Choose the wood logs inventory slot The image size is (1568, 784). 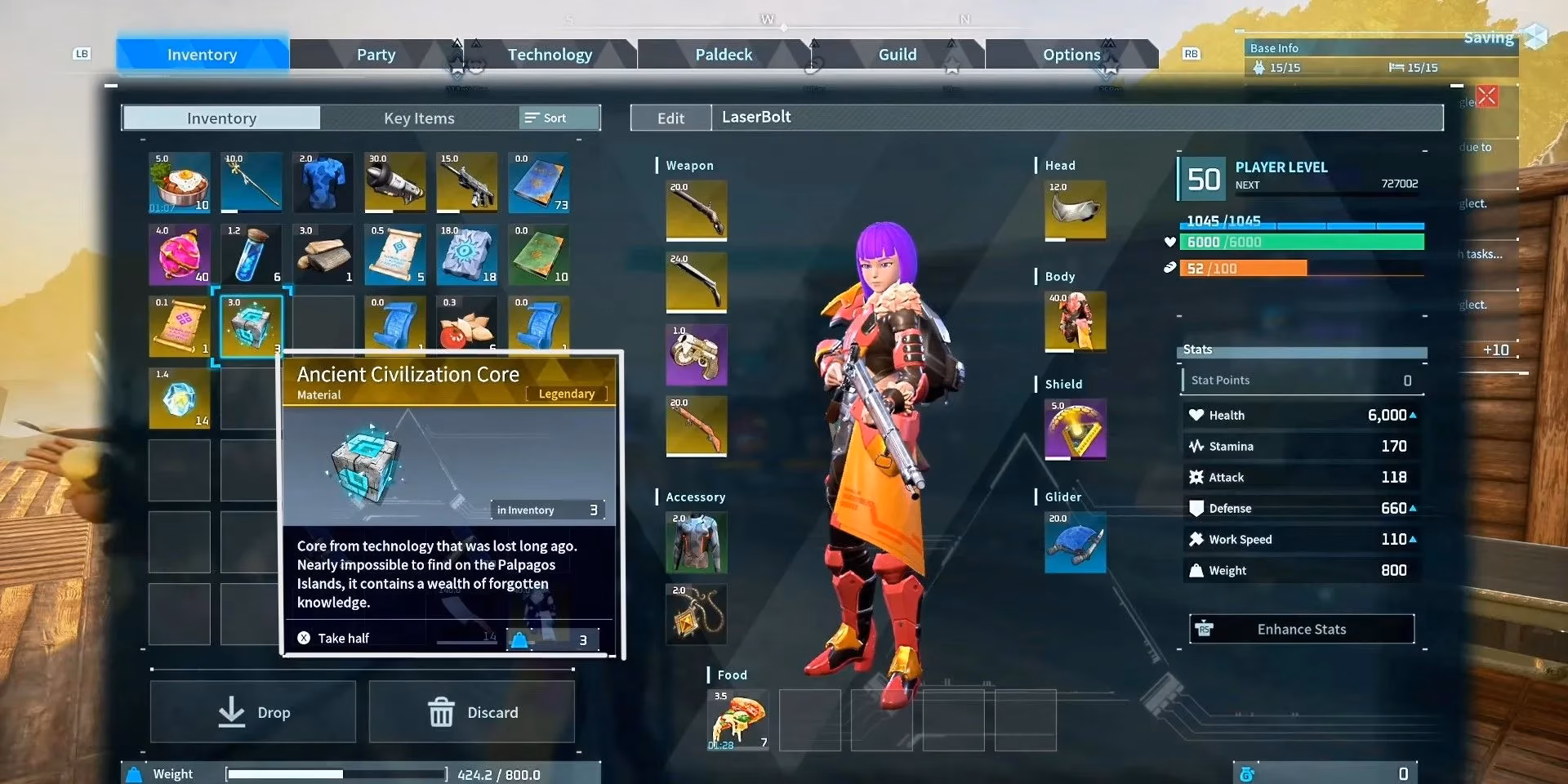pyautogui.click(x=323, y=255)
